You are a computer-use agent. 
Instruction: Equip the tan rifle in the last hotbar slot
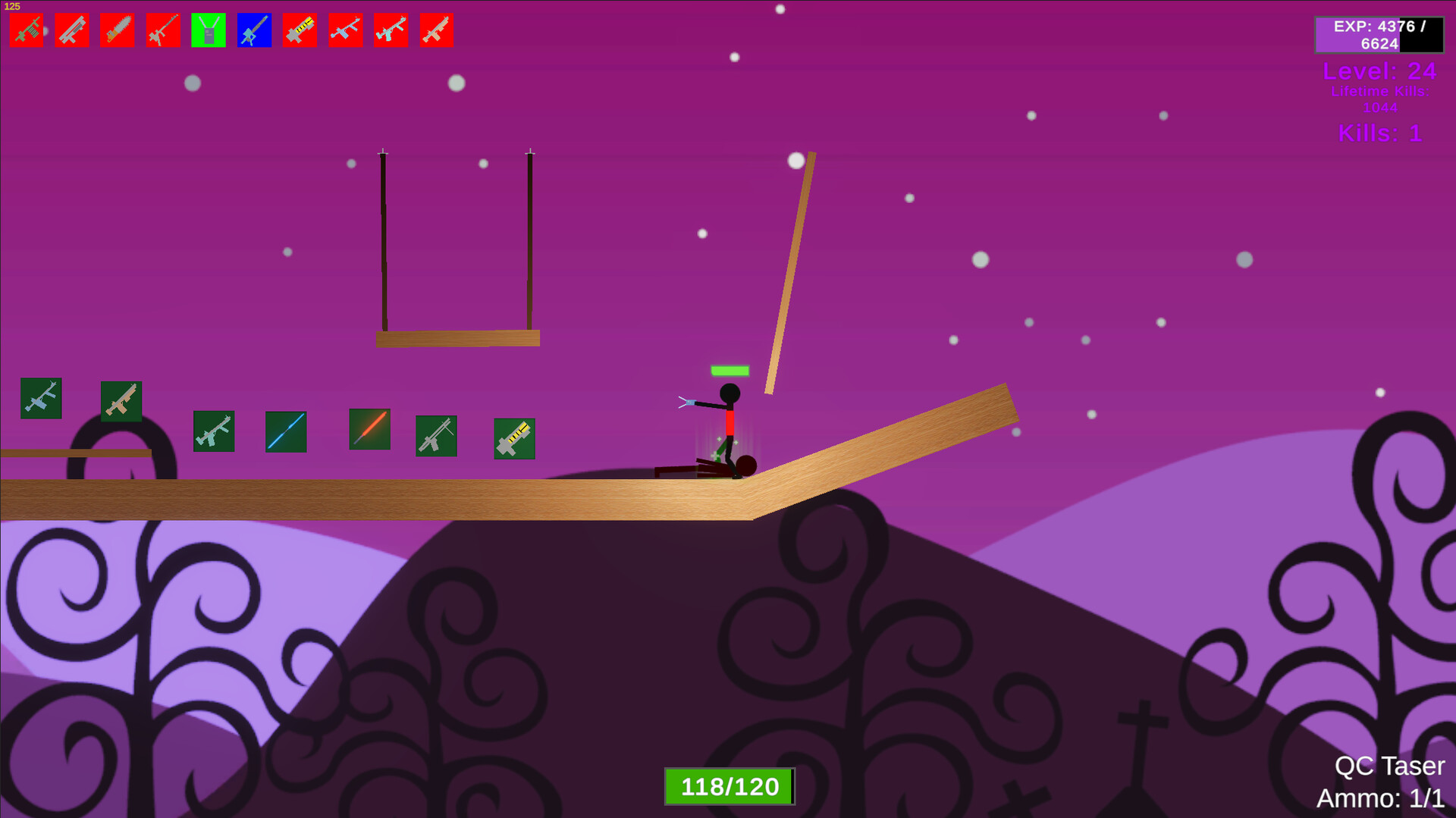tap(436, 30)
